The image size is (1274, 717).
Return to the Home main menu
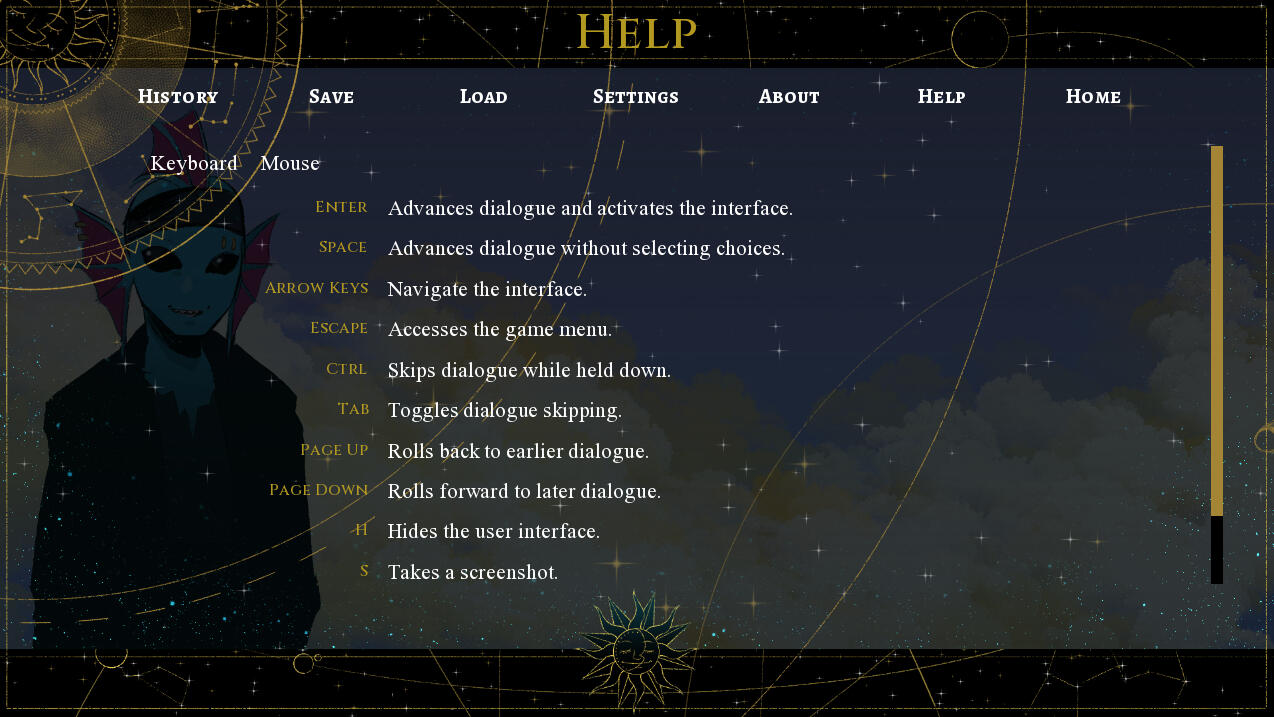tap(1093, 97)
